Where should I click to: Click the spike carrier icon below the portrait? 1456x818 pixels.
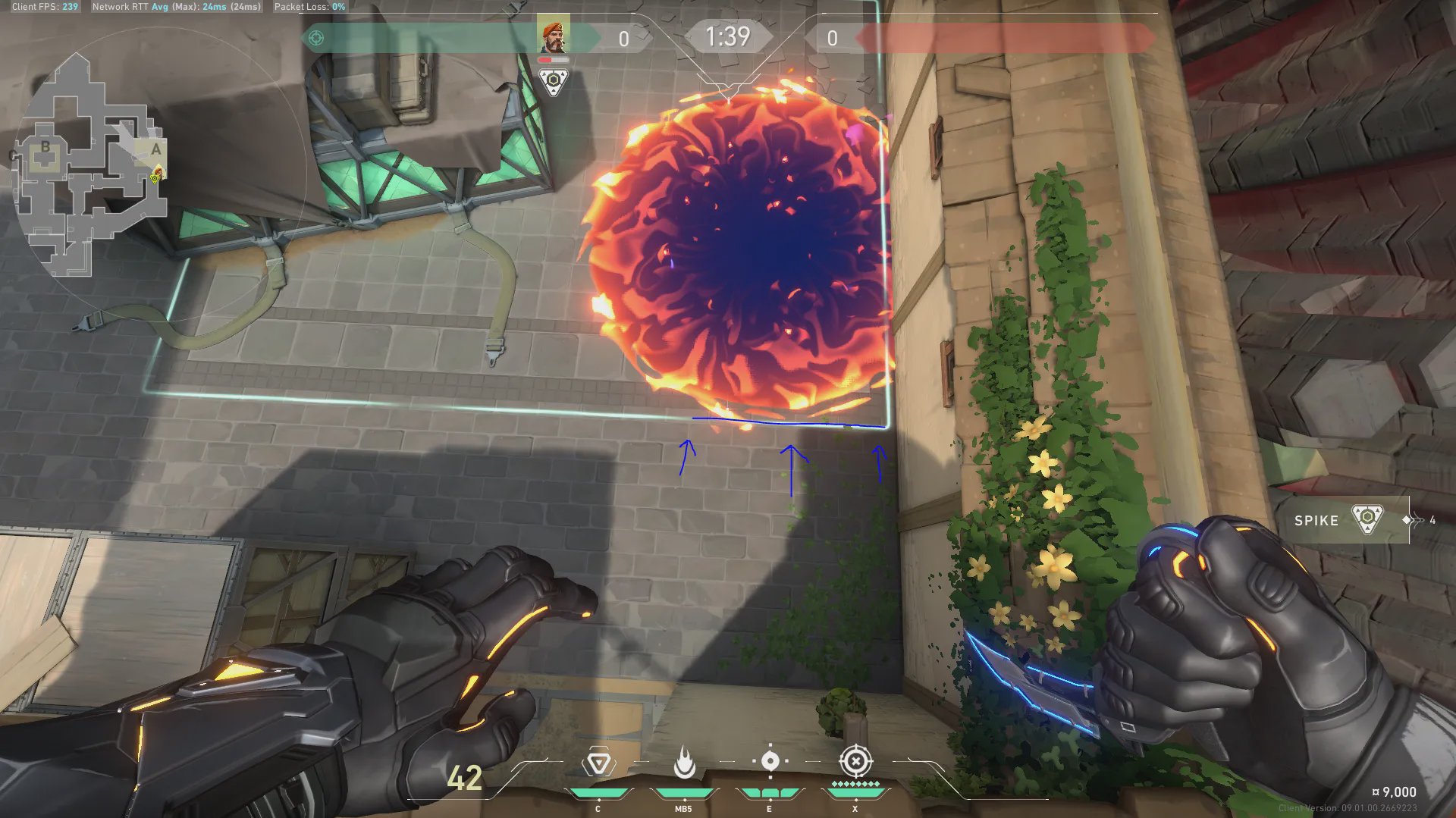pyautogui.click(x=554, y=81)
